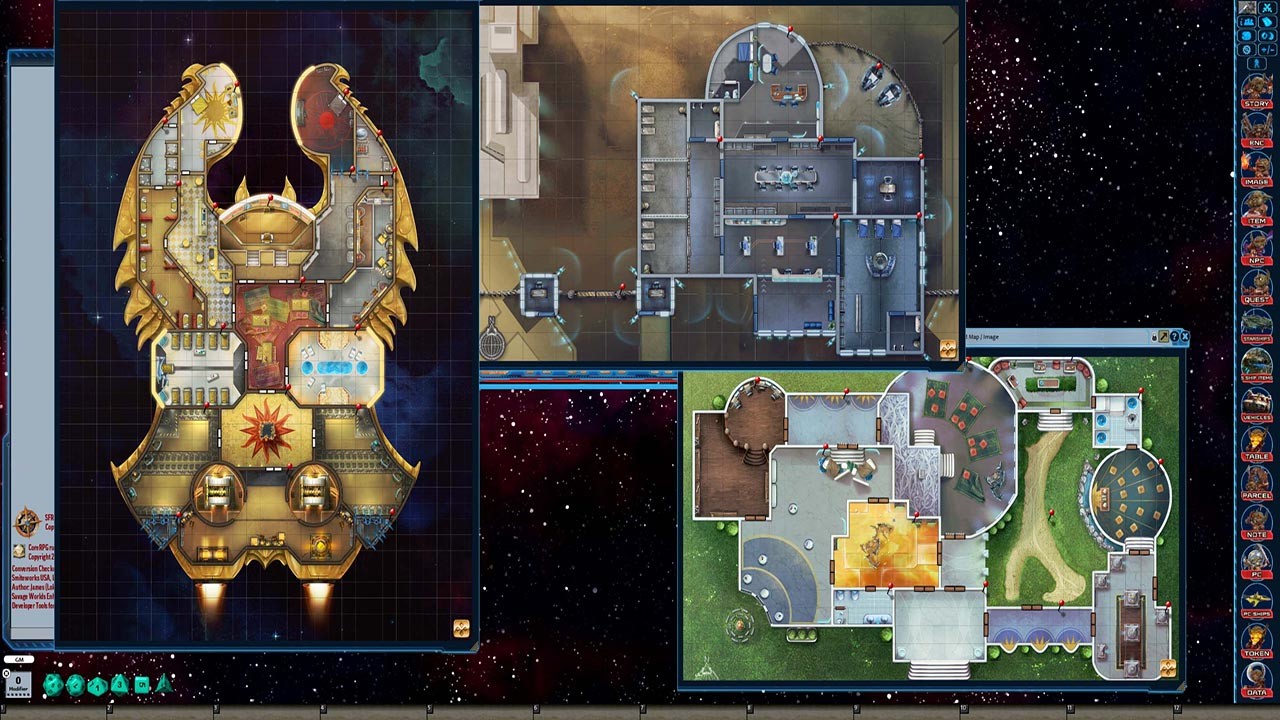
Task: Clear the roll modifier with the X button
Action: [x=6, y=673]
